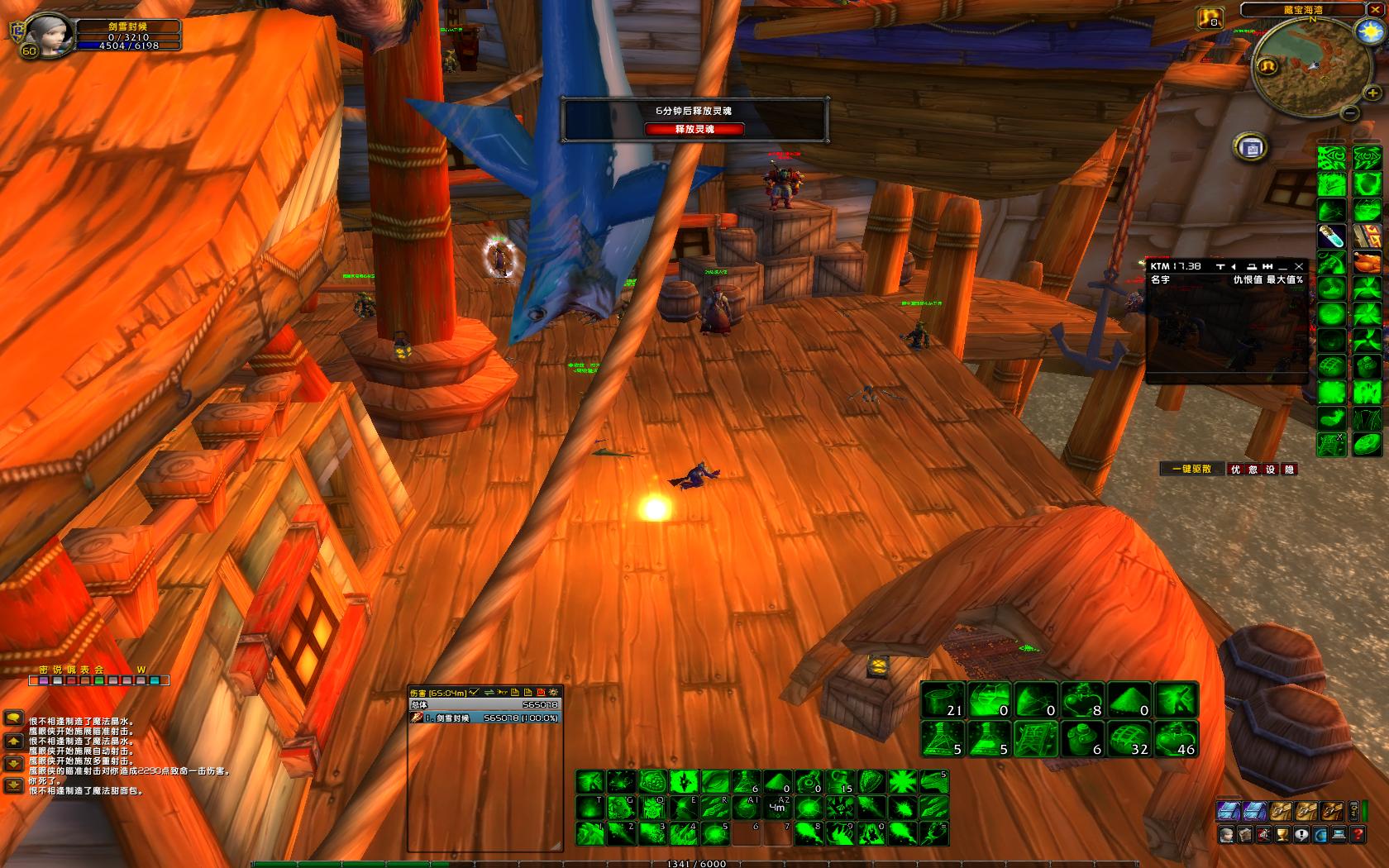Screen dimensions: 1389x868
Task: Zoom in on the minimap
Action: tap(1372, 93)
